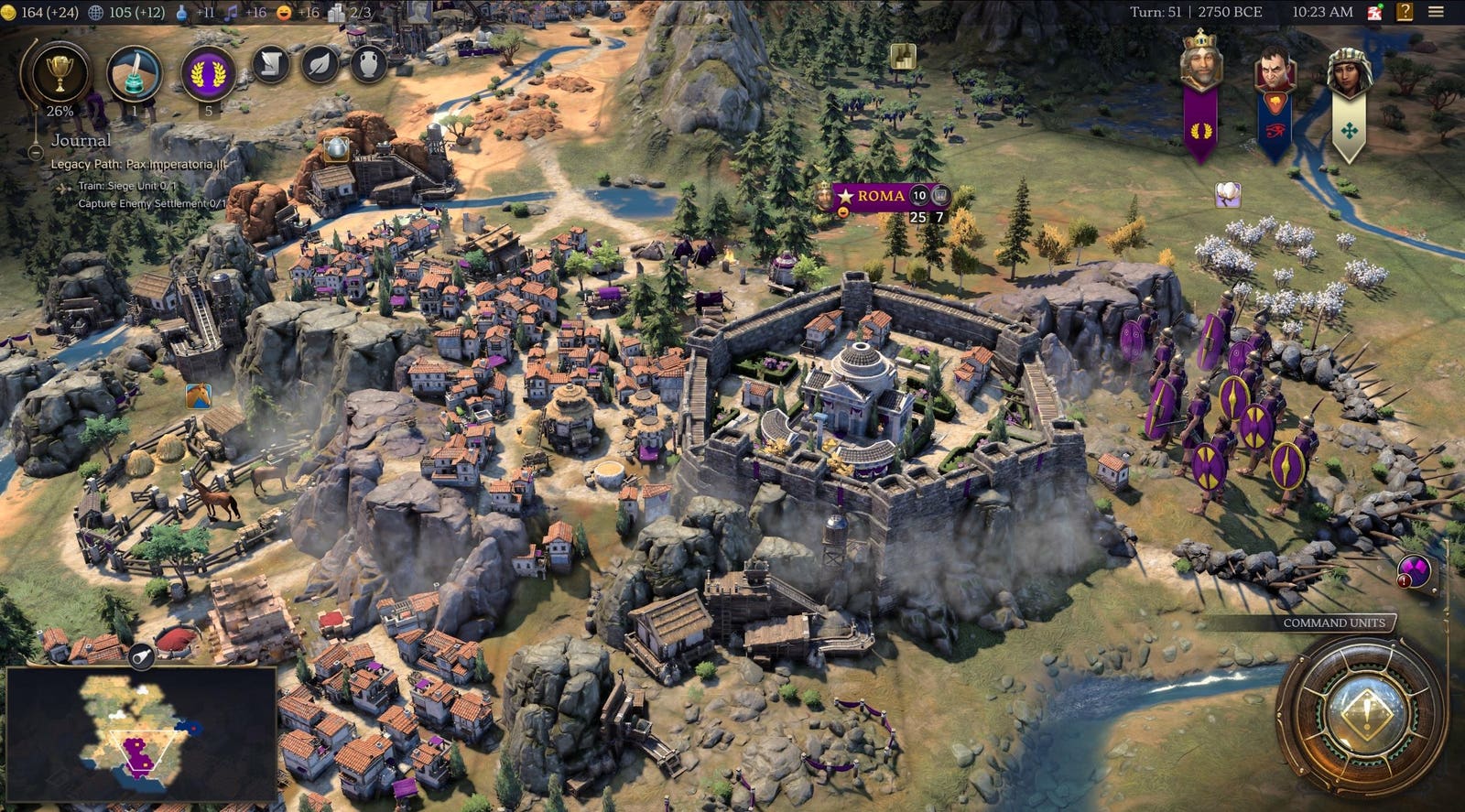Open the Civilopedia question mark icon
Screen dimensions: 1465x812
tap(1405, 12)
